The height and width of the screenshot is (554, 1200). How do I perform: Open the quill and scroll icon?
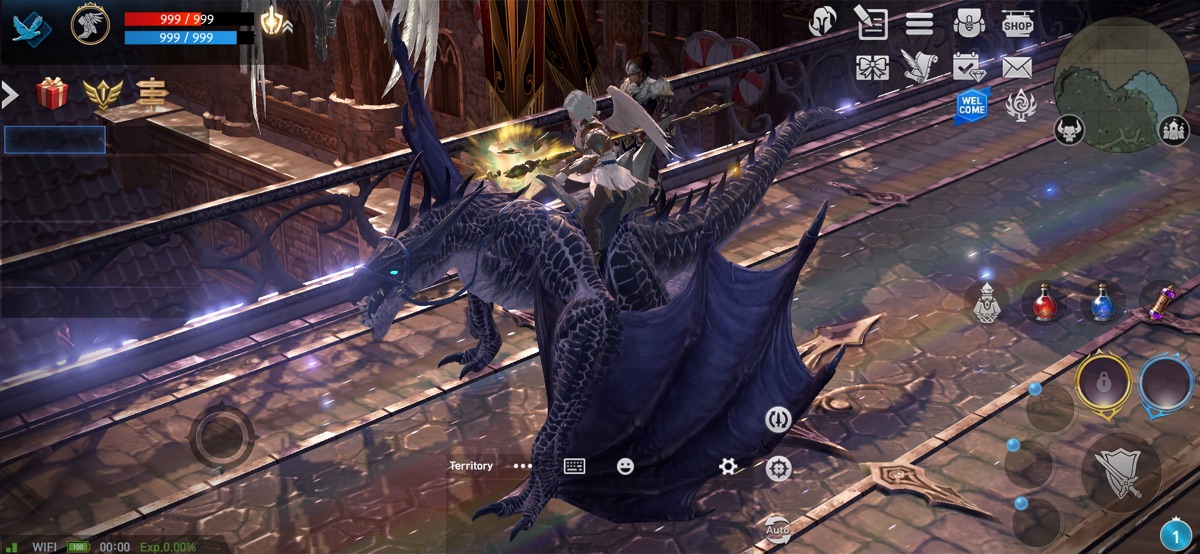tap(872, 22)
